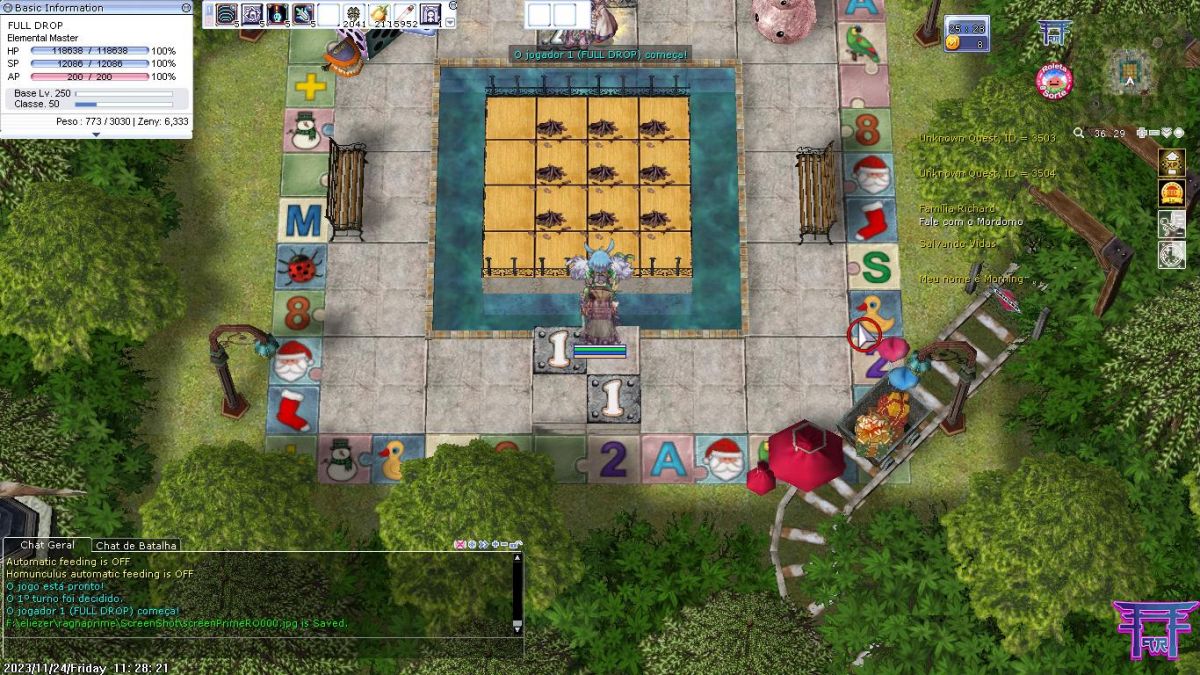Switch to the Chat de Batalha tab
Image resolution: width=1200 pixels, height=675 pixels.
137,545
